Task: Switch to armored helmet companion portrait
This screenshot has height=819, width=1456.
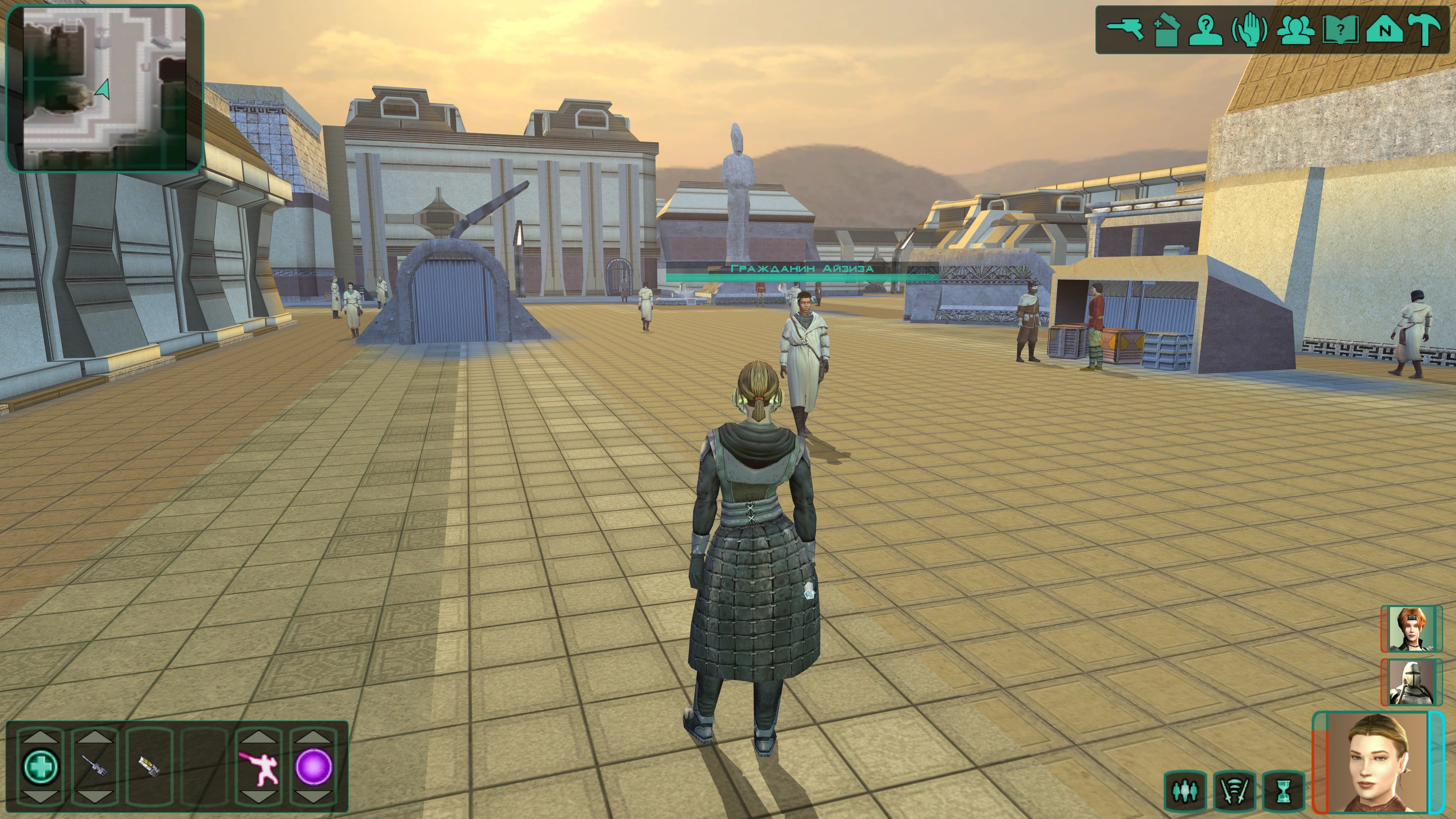Action: [1411, 682]
